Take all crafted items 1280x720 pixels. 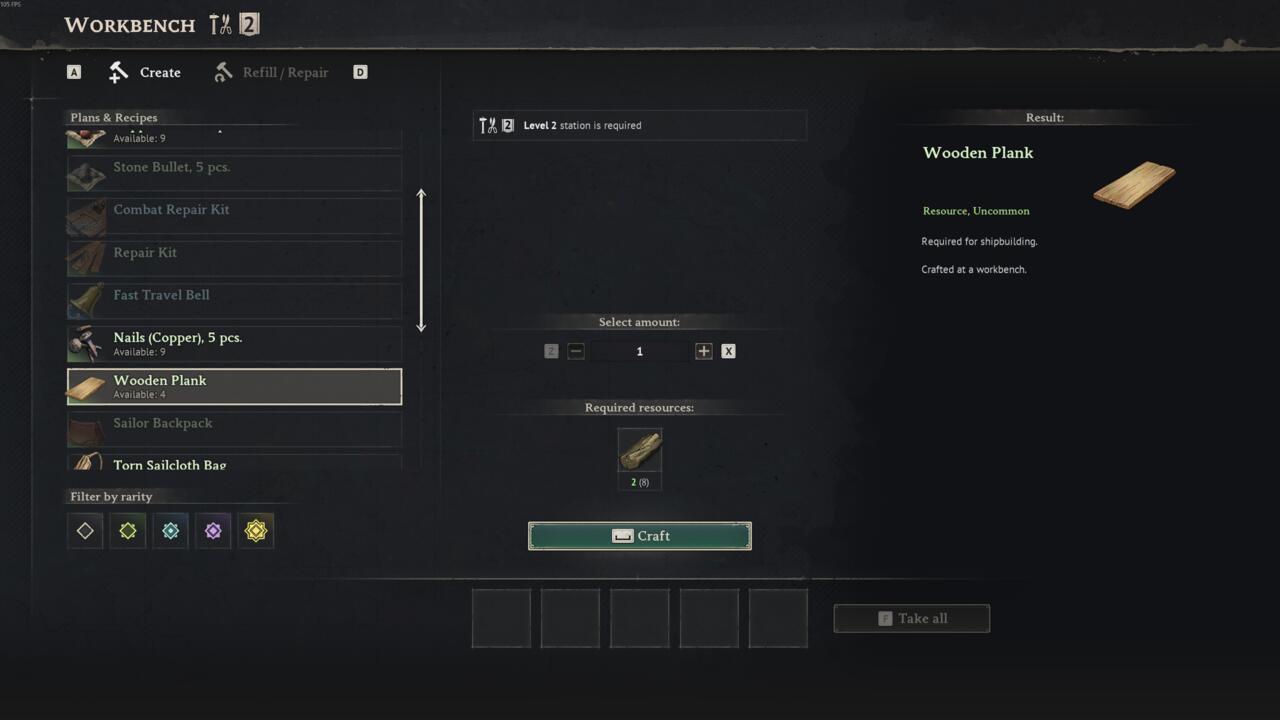click(x=912, y=618)
